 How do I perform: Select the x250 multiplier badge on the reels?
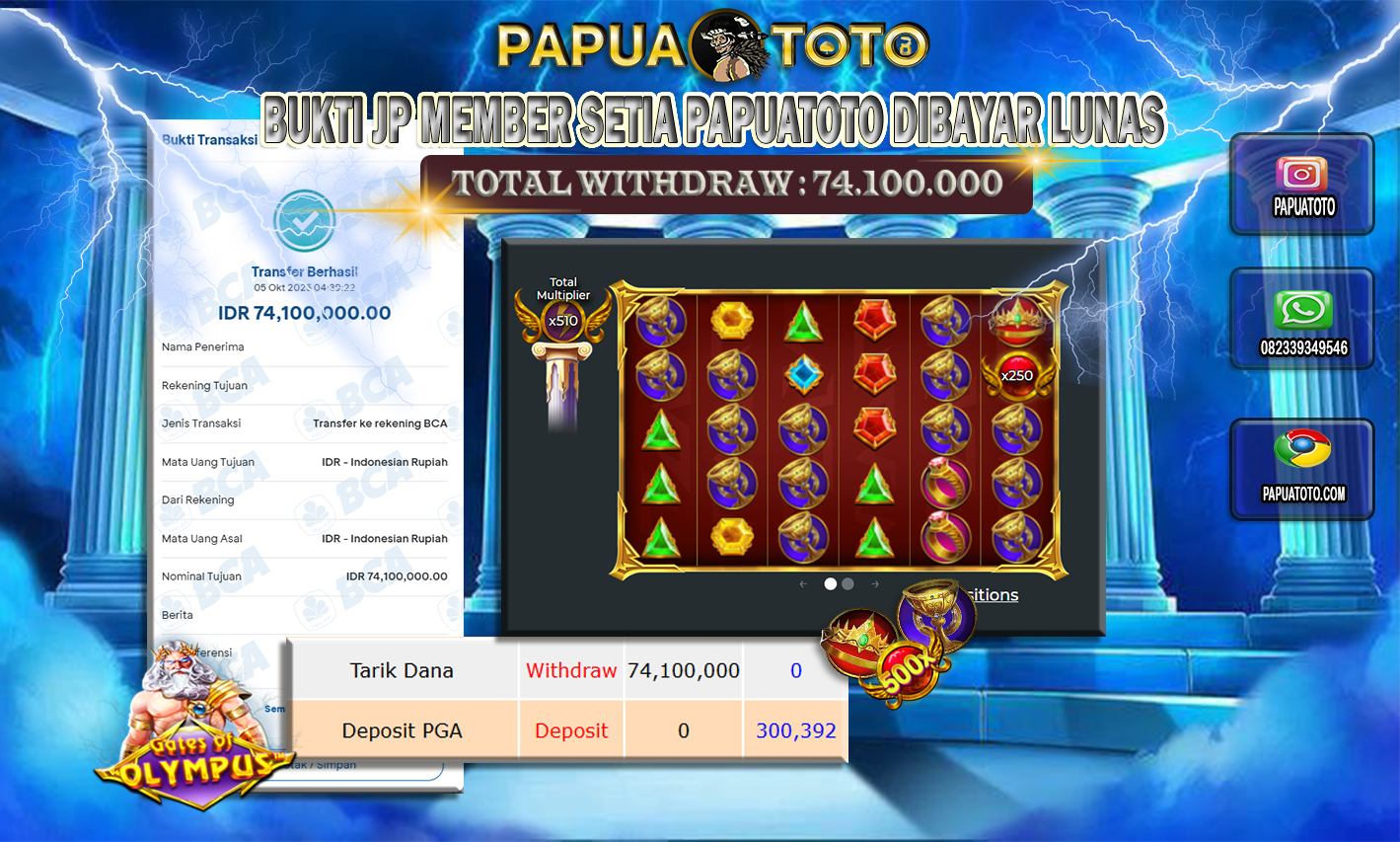point(1019,376)
